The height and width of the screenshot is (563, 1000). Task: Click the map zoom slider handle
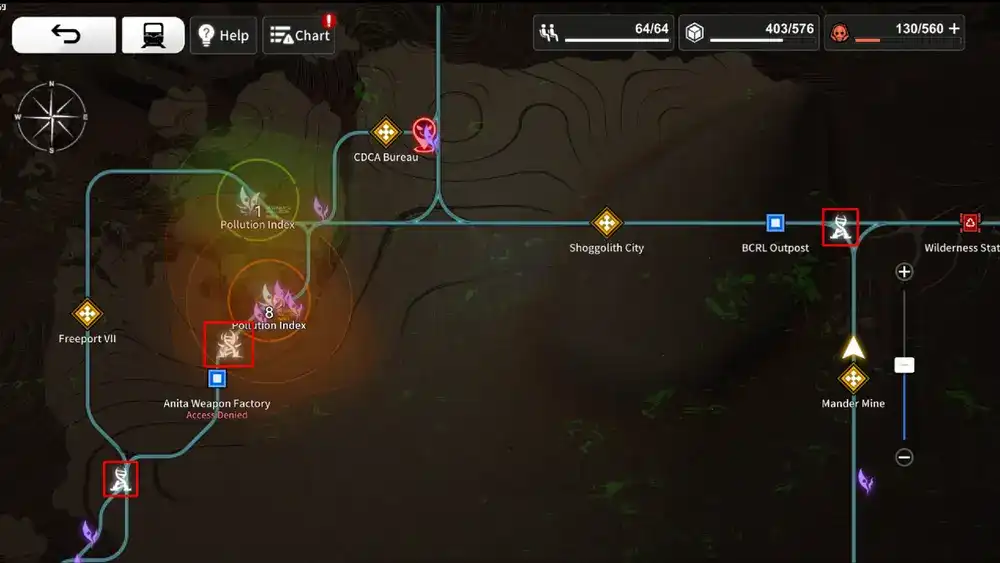pyautogui.click(x=904, y=366)
